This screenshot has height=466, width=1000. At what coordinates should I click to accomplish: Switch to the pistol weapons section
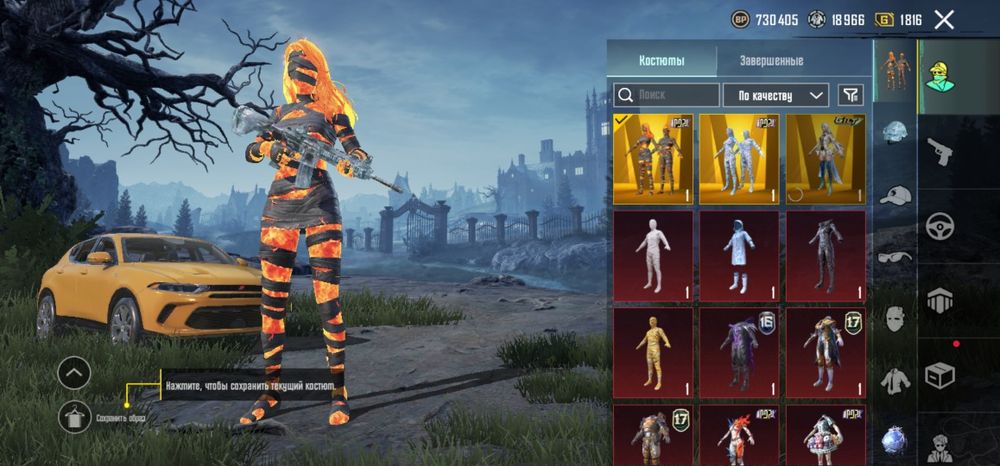pyautogui.click(x=939, y=151)
